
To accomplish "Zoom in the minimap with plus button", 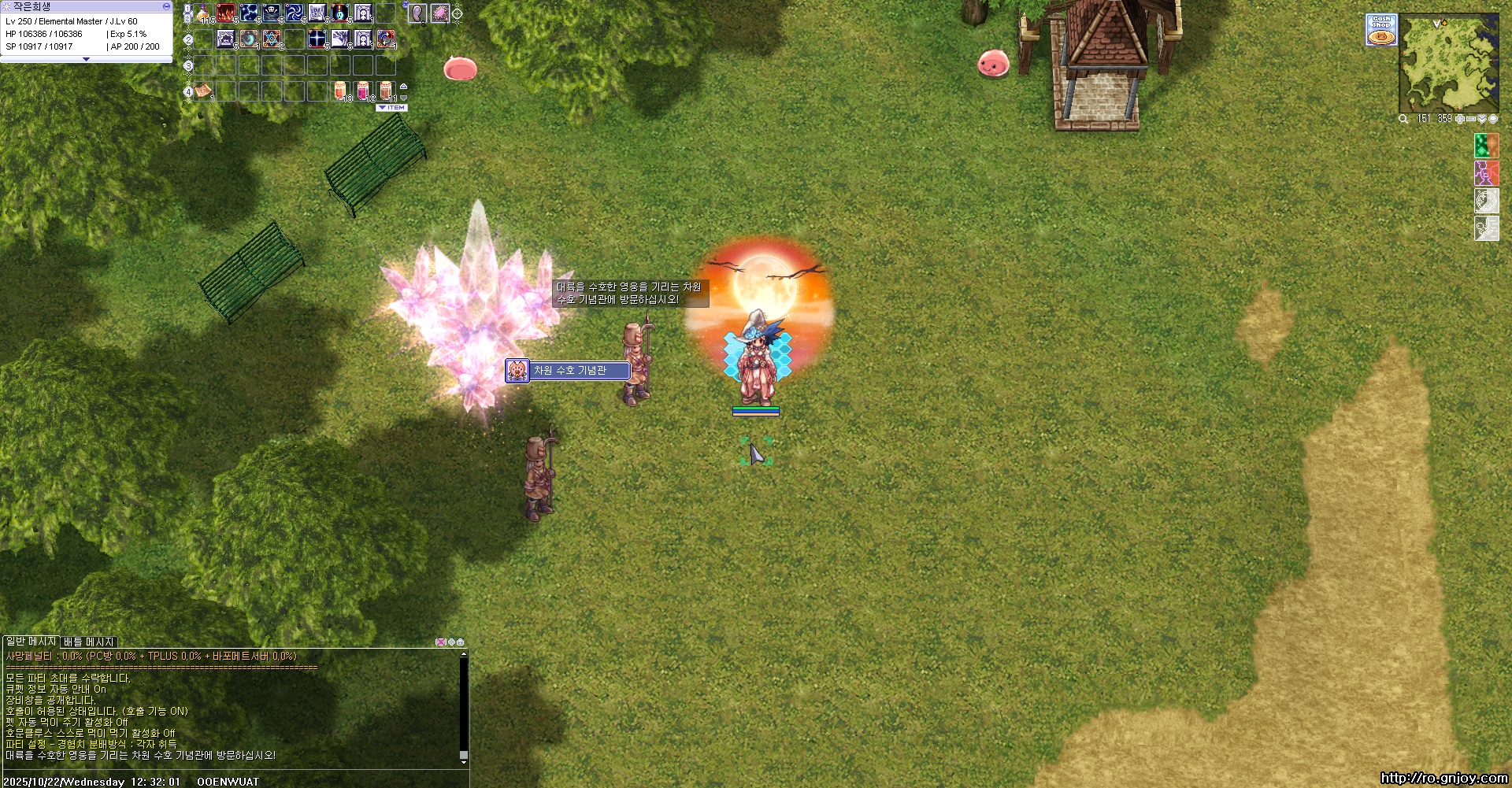I will [1460, 119].
